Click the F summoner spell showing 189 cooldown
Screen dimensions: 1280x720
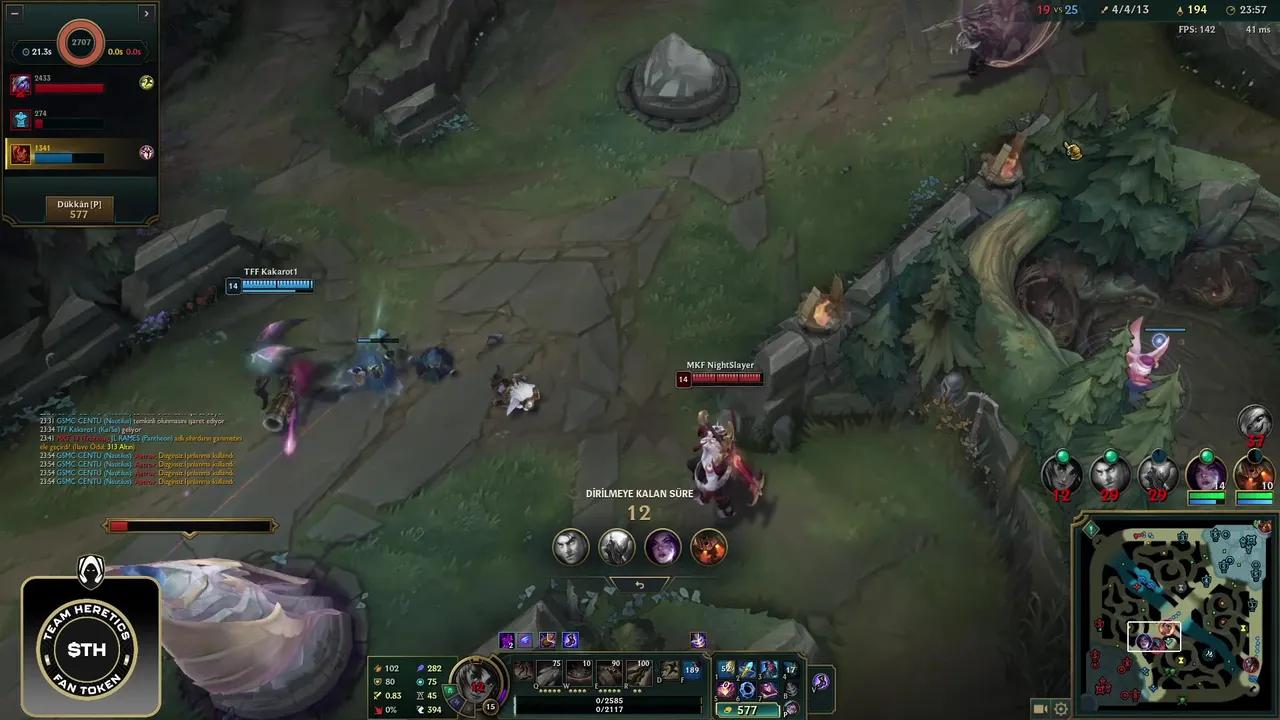tap(692, 669)
